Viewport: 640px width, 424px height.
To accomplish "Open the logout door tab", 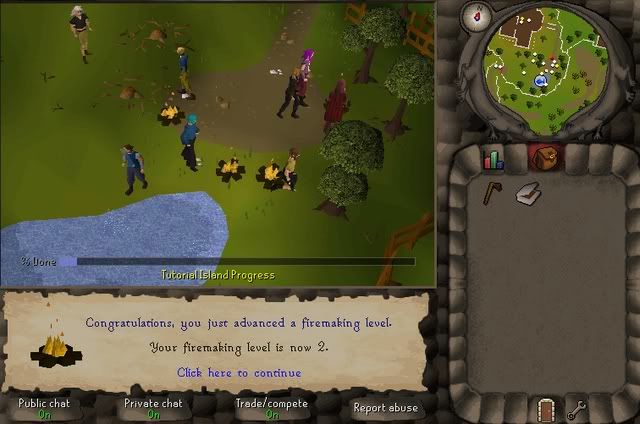I will coord(544,408).
